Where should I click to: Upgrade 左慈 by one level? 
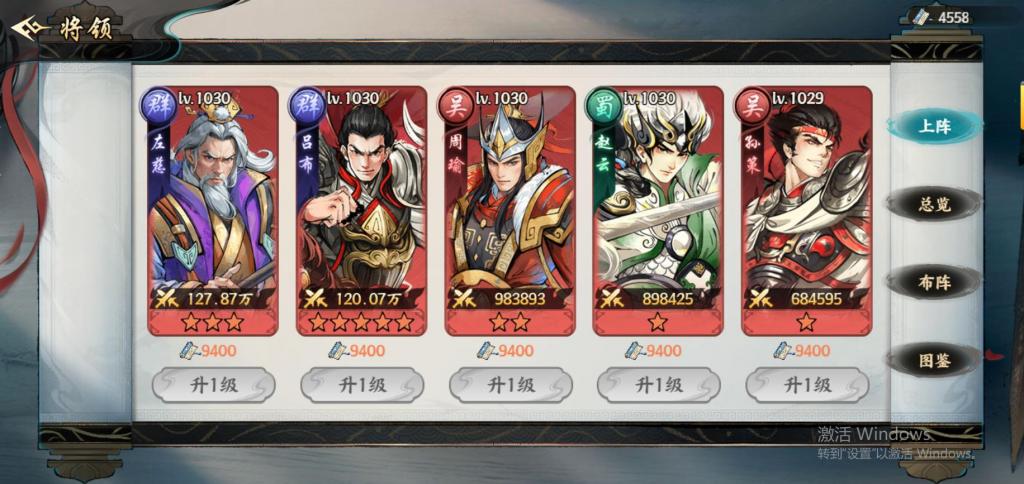tap(212, 385)
